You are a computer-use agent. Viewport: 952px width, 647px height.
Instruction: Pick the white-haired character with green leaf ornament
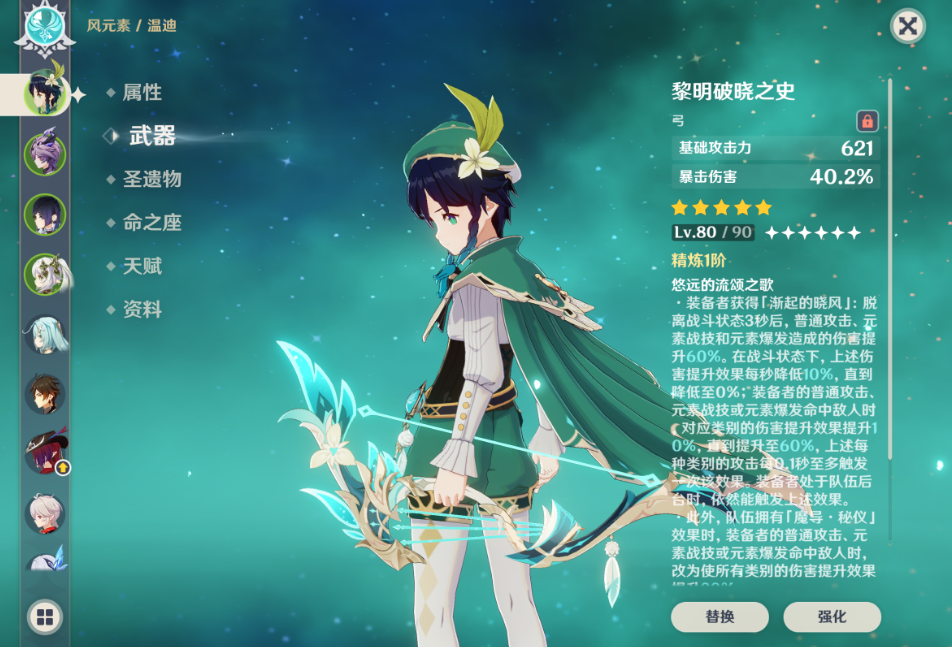point(45,274)
